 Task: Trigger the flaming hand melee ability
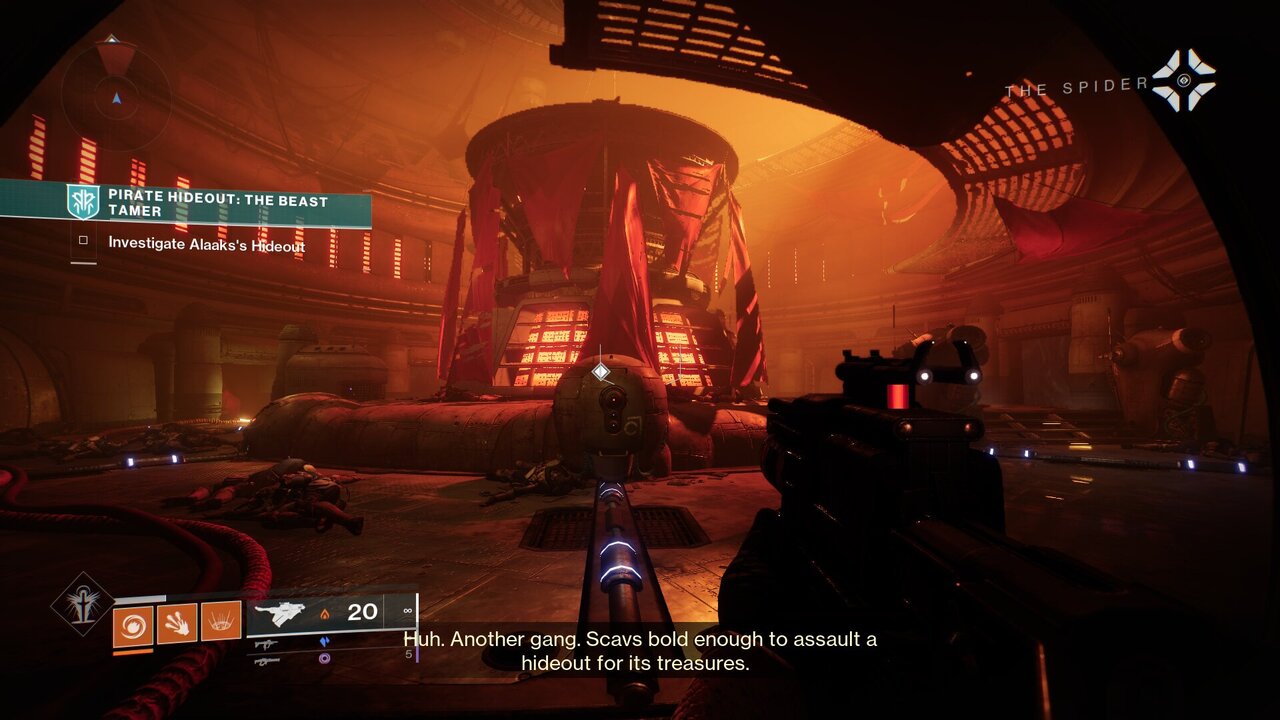[x=177, y=622]
